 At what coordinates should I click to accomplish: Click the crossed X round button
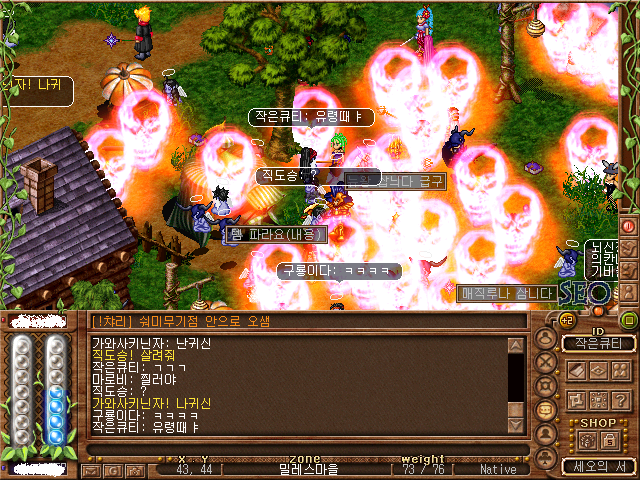pos(546,362)
